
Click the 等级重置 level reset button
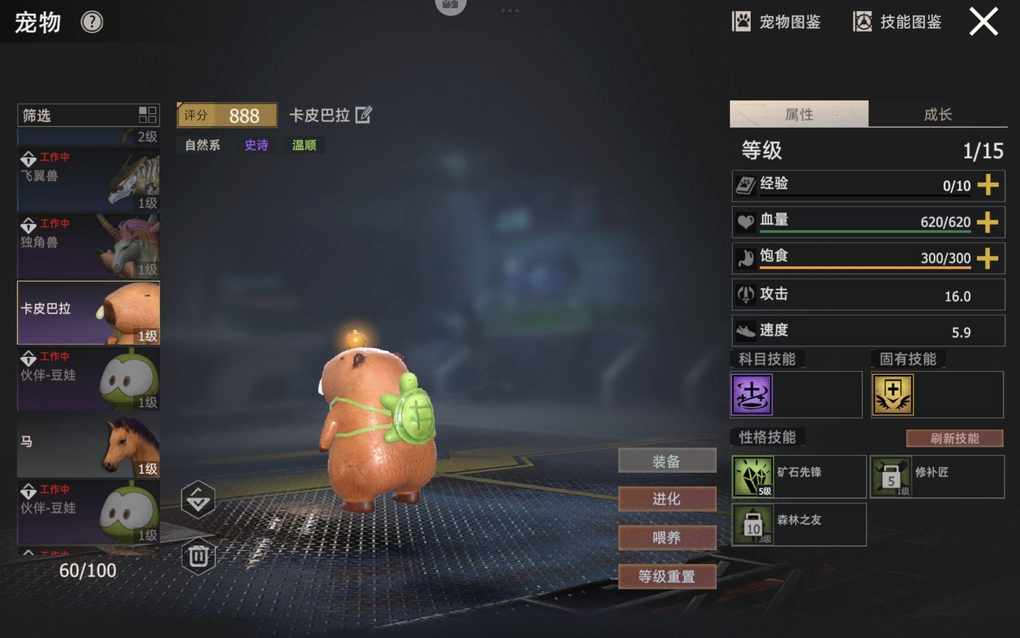pyautogui.click(x=667, y=577)
